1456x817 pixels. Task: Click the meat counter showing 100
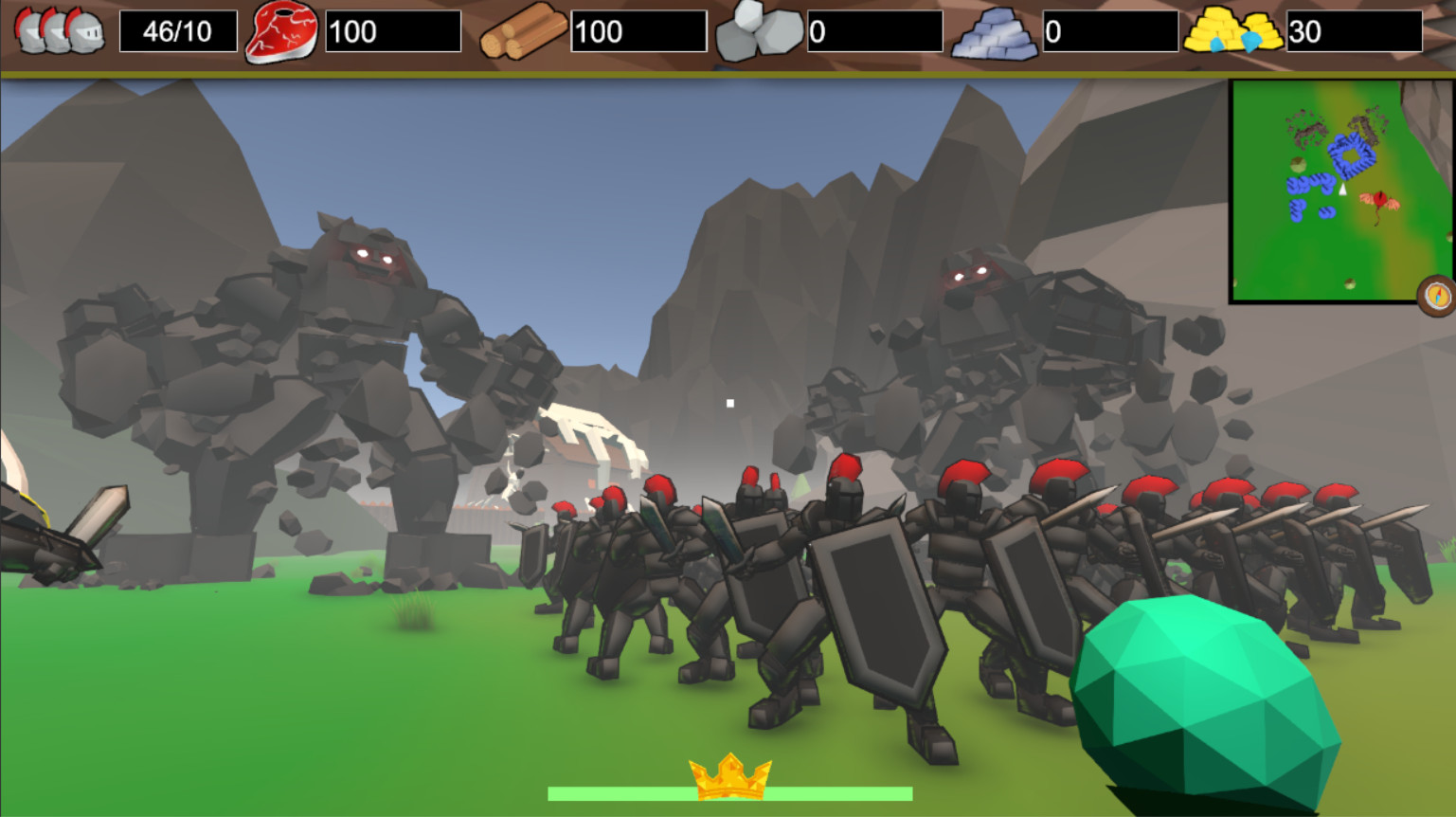click(x=390, y=29)
